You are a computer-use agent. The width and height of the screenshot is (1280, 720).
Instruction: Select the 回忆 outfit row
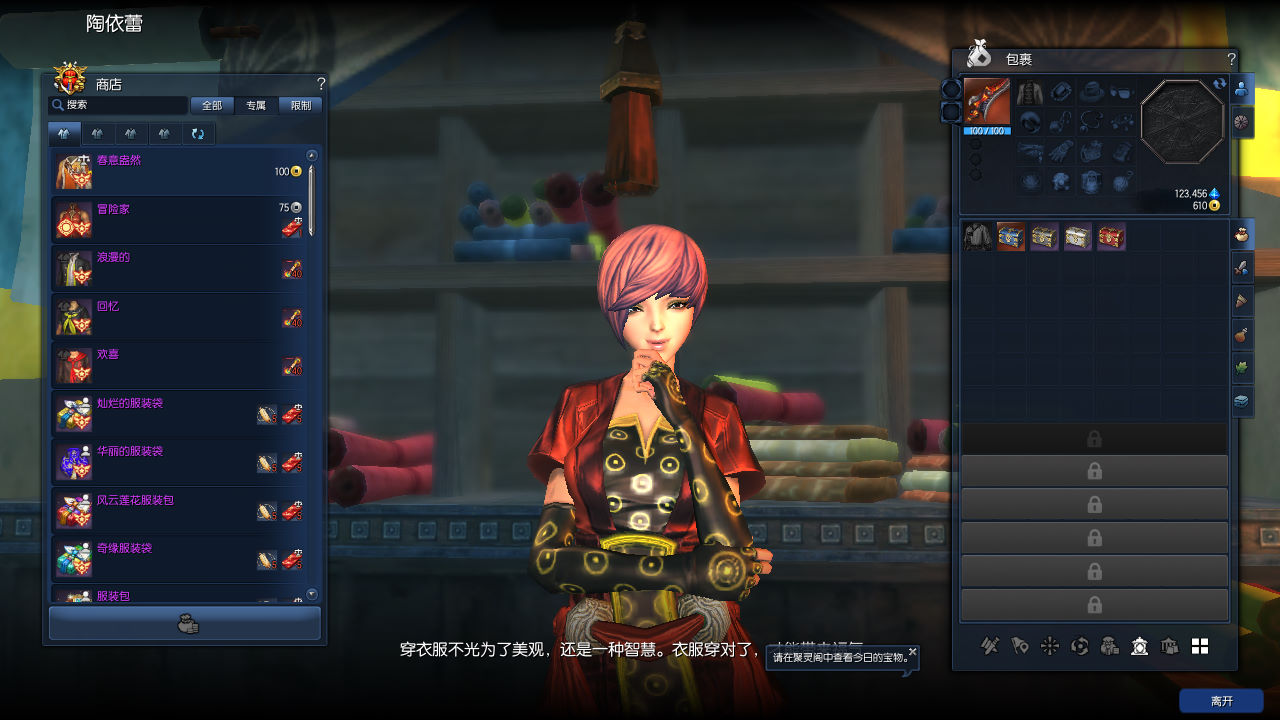[x=180, y=317]
